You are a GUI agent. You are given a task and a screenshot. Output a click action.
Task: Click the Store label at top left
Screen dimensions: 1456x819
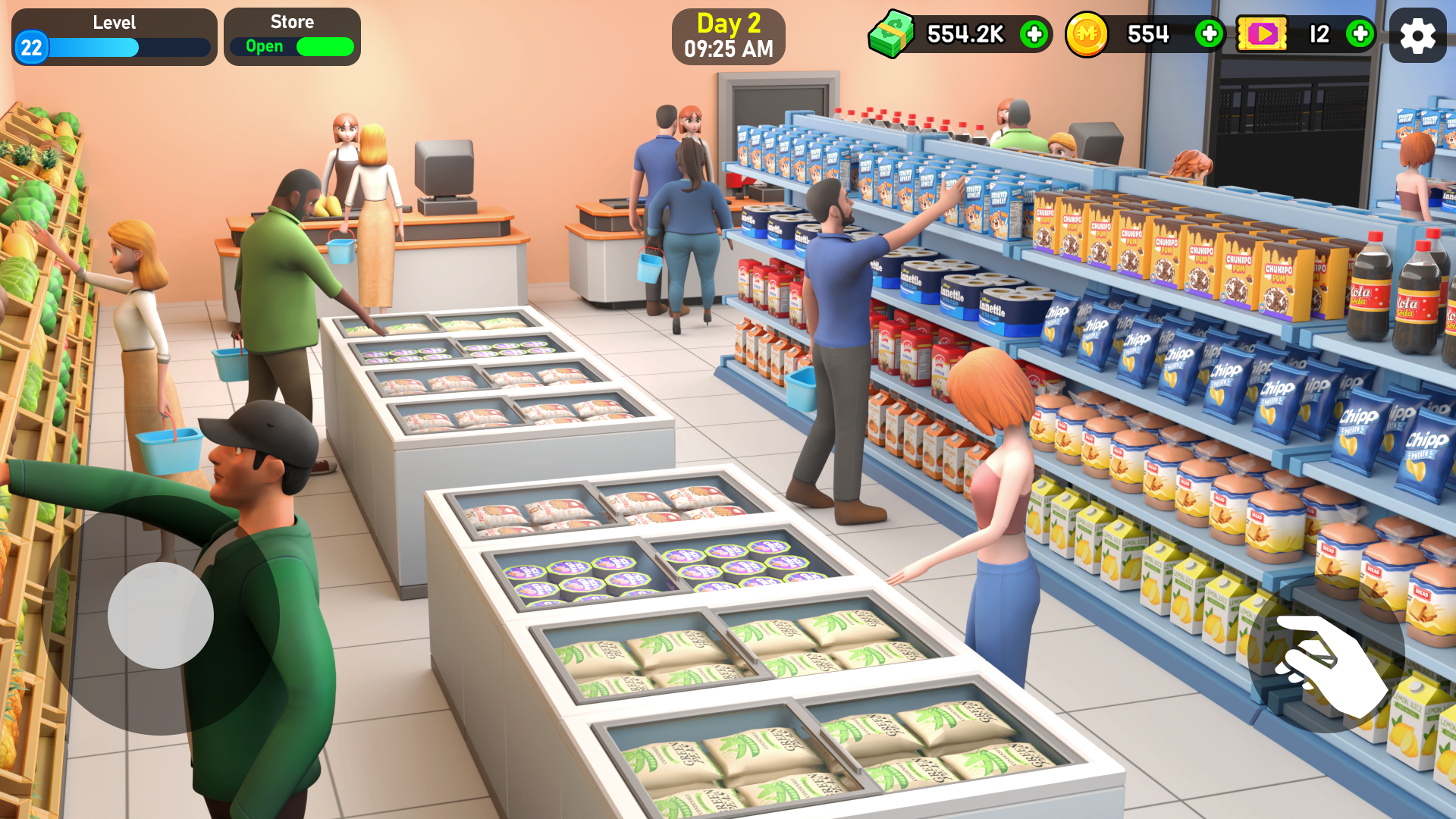[292, 22]
